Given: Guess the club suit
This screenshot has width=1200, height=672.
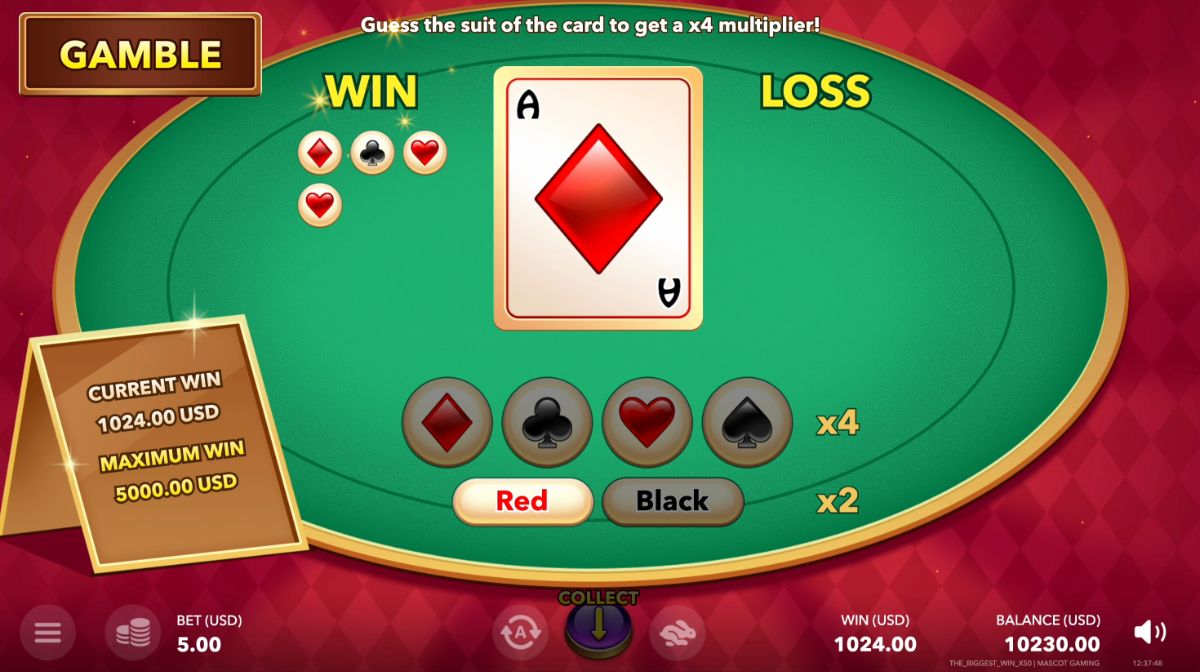Looking at the screenshot, I should (547, 422).
